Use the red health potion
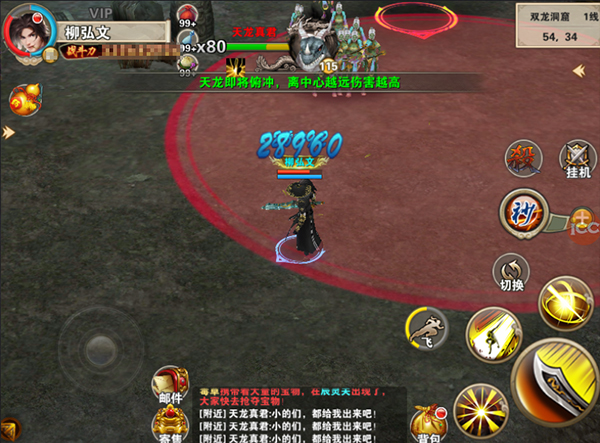This screenshot has width=600, height=443. (188, 14)
